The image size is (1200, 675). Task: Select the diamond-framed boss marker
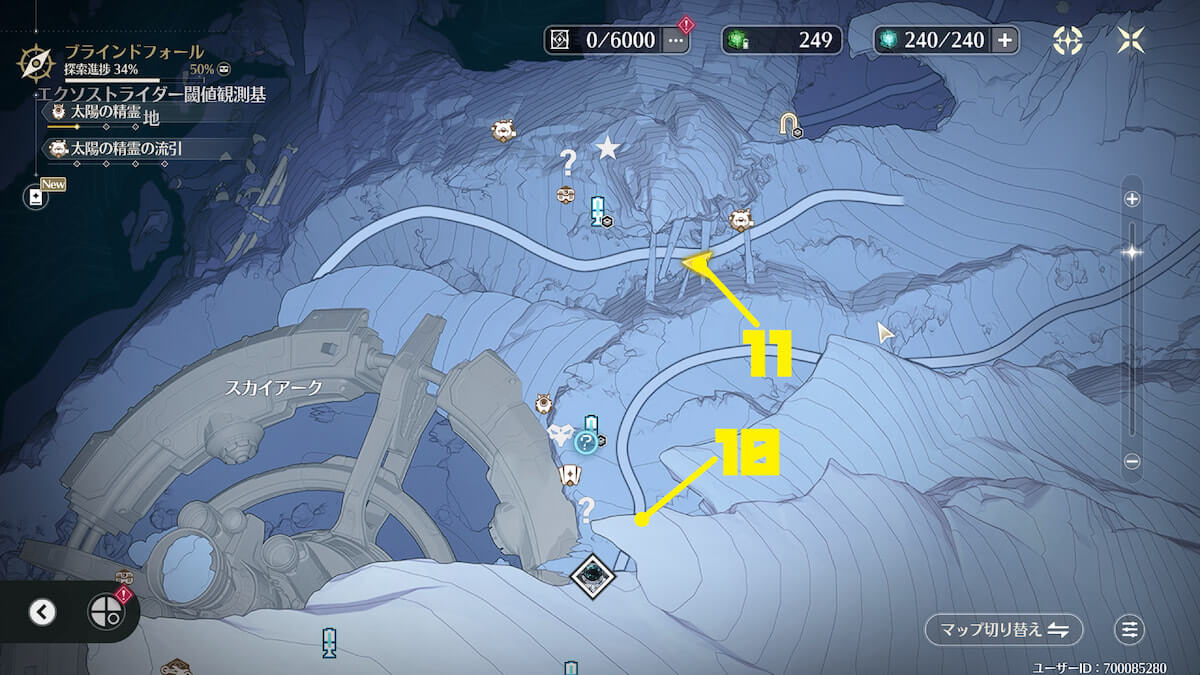[591, 574]
